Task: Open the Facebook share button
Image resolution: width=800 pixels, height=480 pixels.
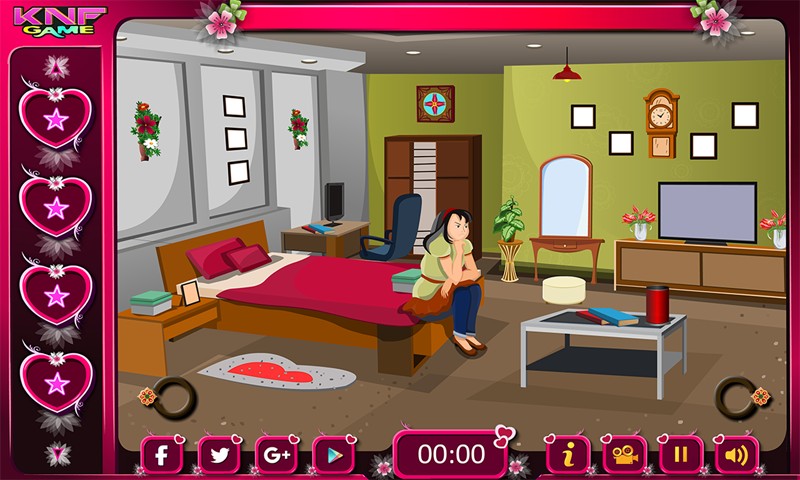Action: point(161,455)
